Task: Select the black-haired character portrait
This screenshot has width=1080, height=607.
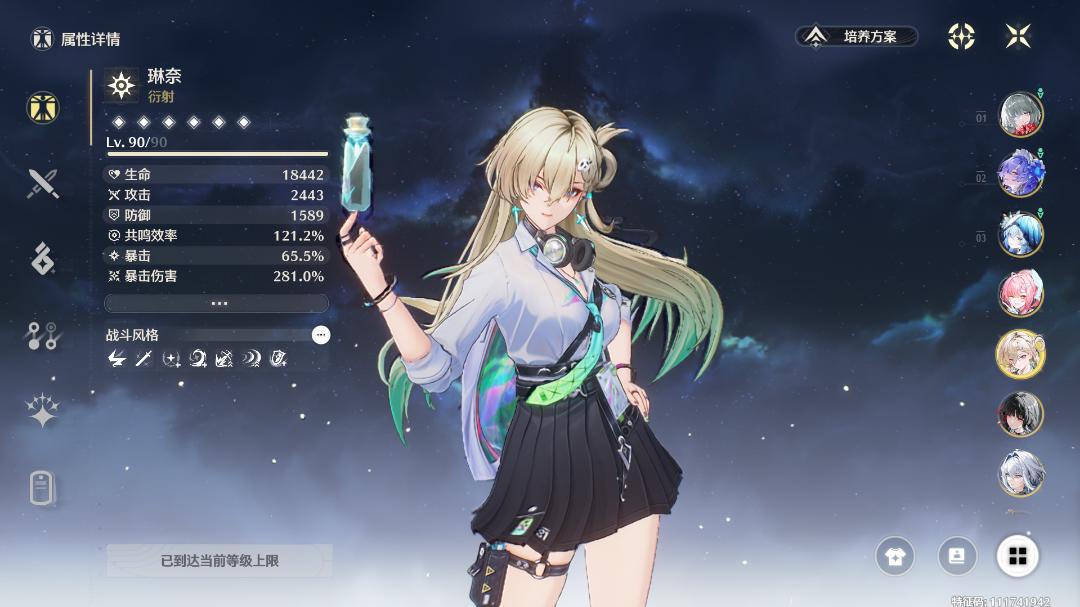Action: (1020, 414)
